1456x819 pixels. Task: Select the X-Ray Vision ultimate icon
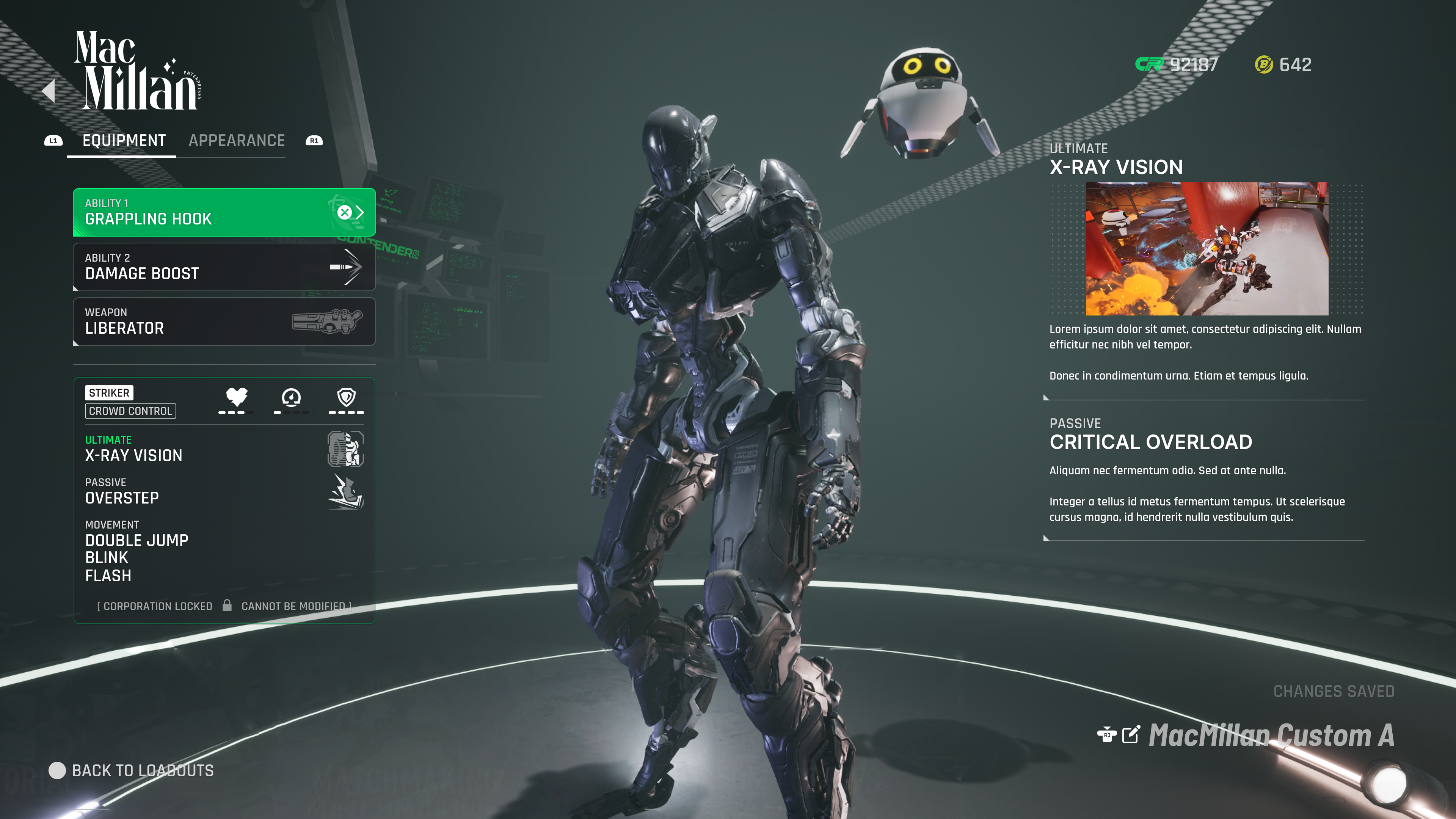(345, 449)
